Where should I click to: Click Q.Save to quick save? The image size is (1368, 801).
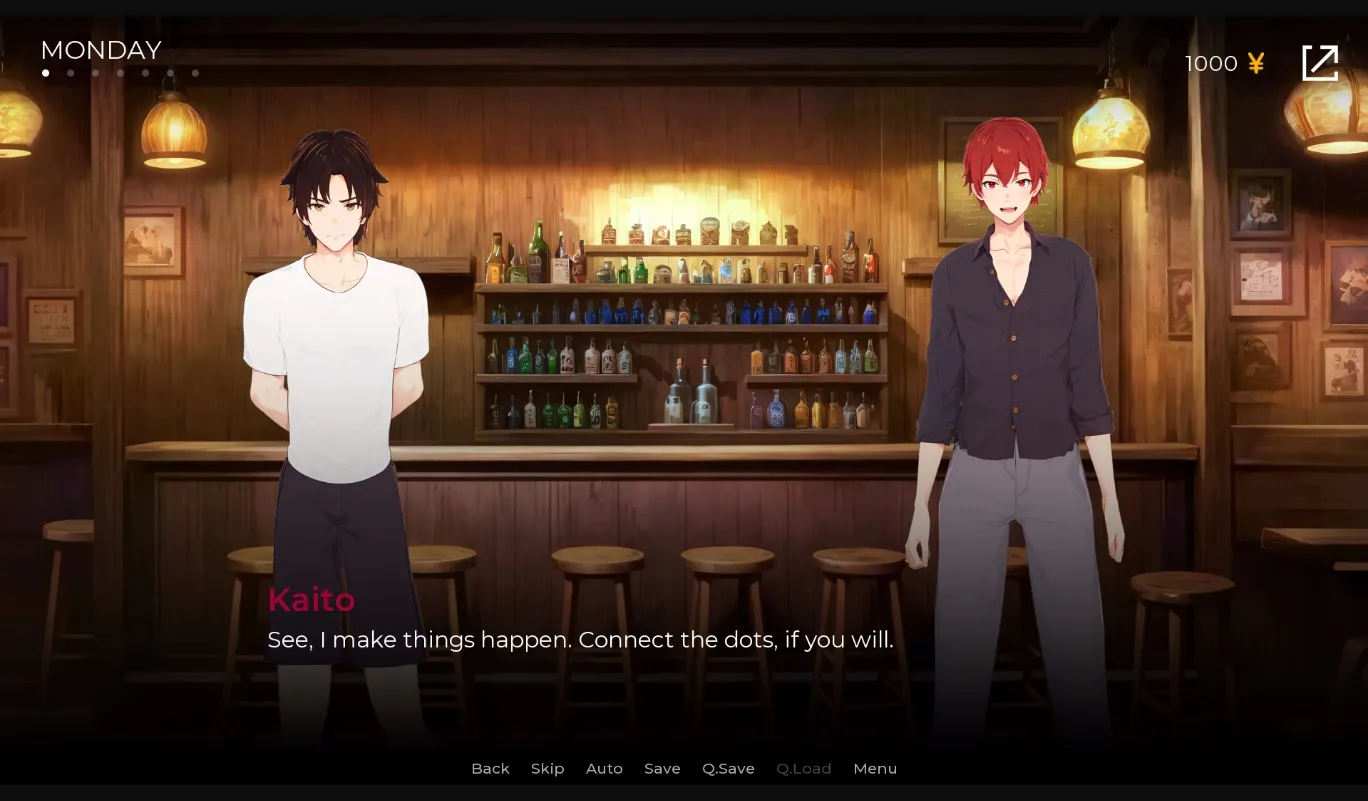pos(728,768)
